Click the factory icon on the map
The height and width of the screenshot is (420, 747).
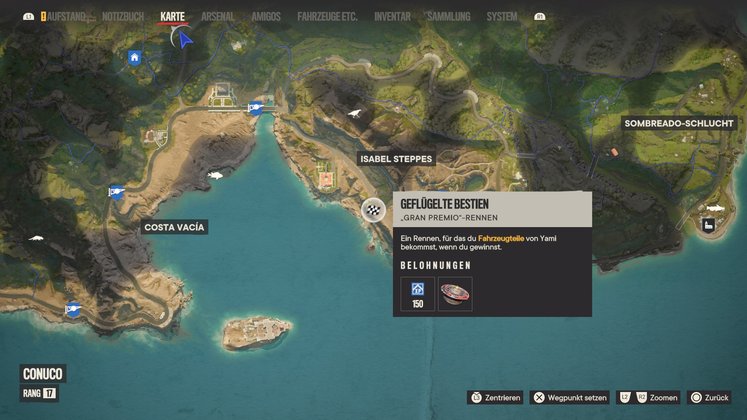coord(710,226)
